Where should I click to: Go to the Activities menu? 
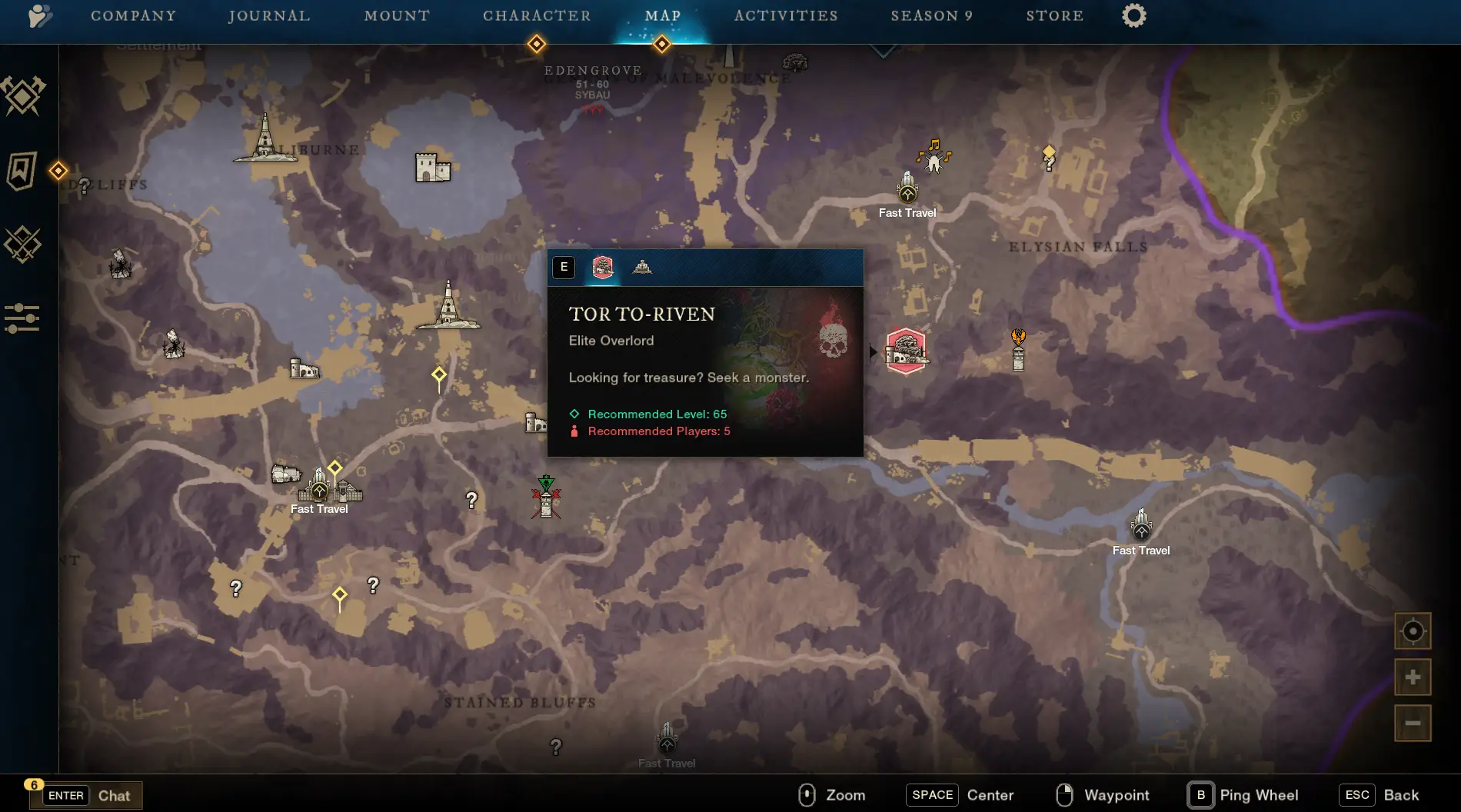pos(786,16)
